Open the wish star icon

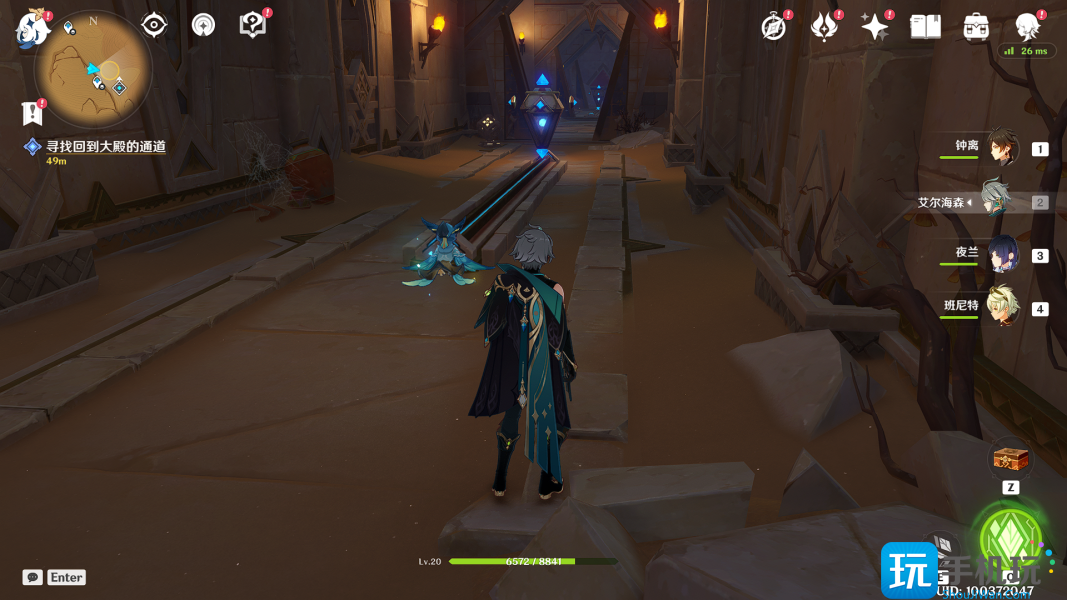875,27
